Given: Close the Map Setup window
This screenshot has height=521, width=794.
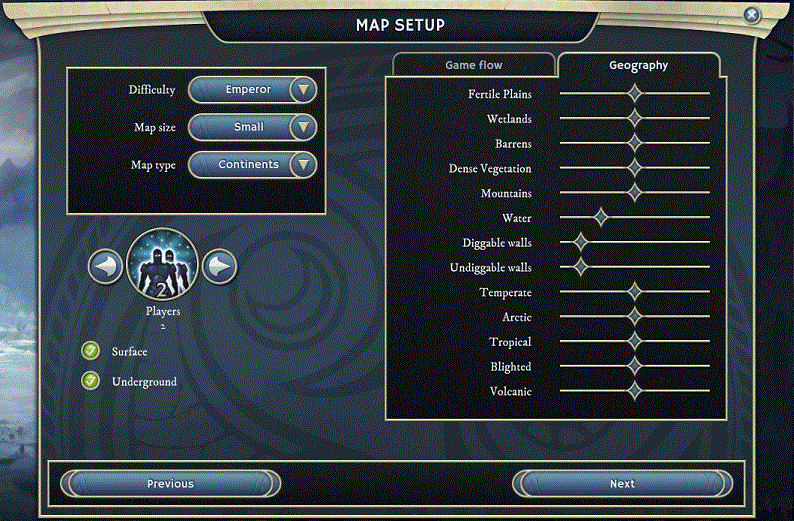Looking at the screenshot, I should tap(752, 15).
